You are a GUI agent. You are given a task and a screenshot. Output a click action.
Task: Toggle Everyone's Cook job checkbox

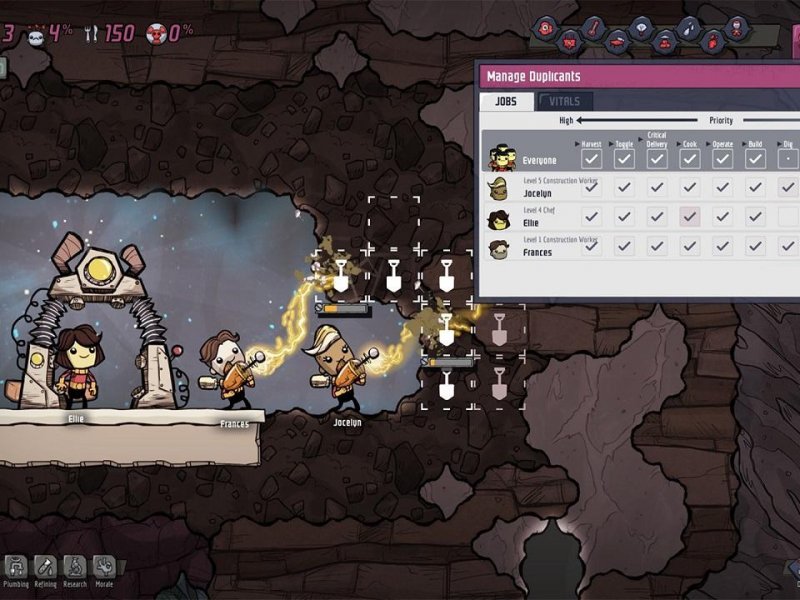690,159
